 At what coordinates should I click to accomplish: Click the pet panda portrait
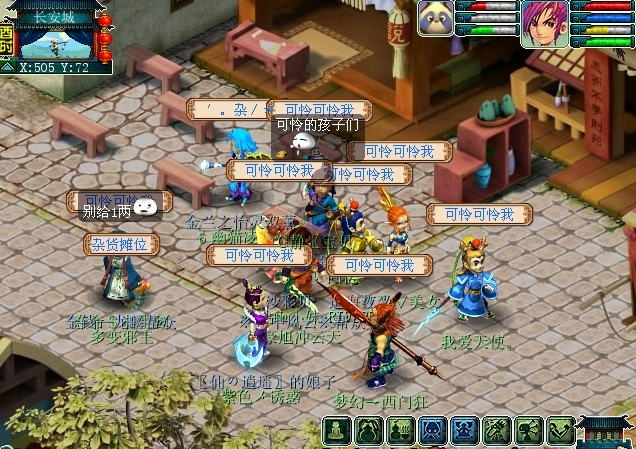(x=436, y=19)
